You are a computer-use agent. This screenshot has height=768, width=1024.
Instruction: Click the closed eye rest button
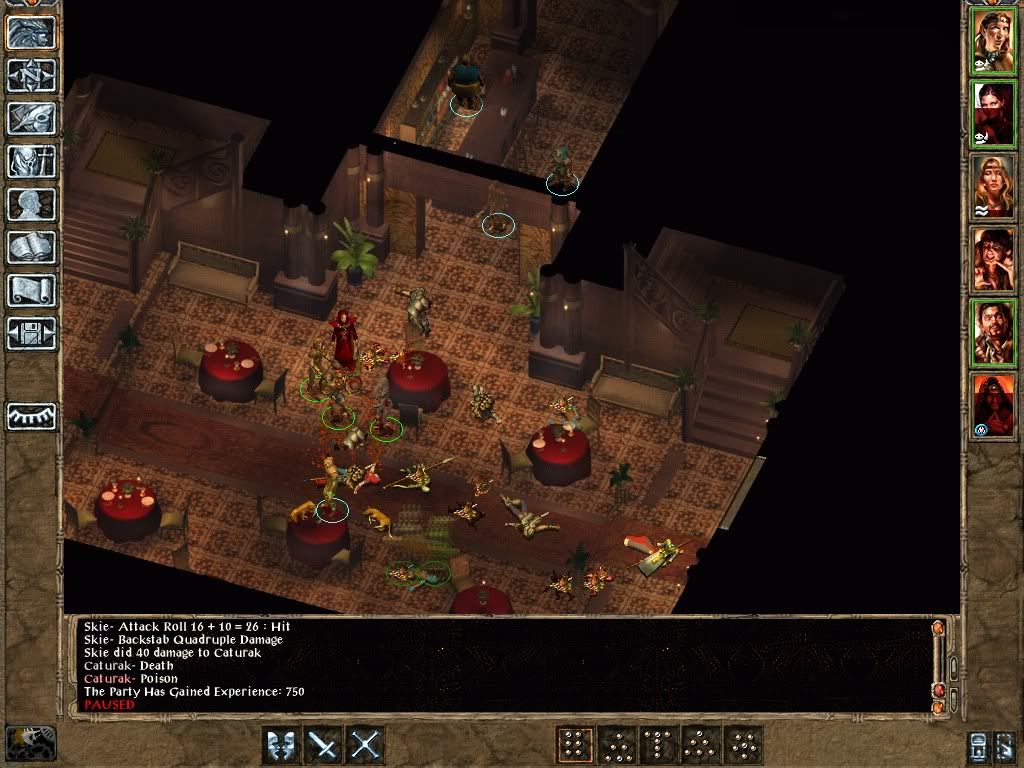(32, 415)
